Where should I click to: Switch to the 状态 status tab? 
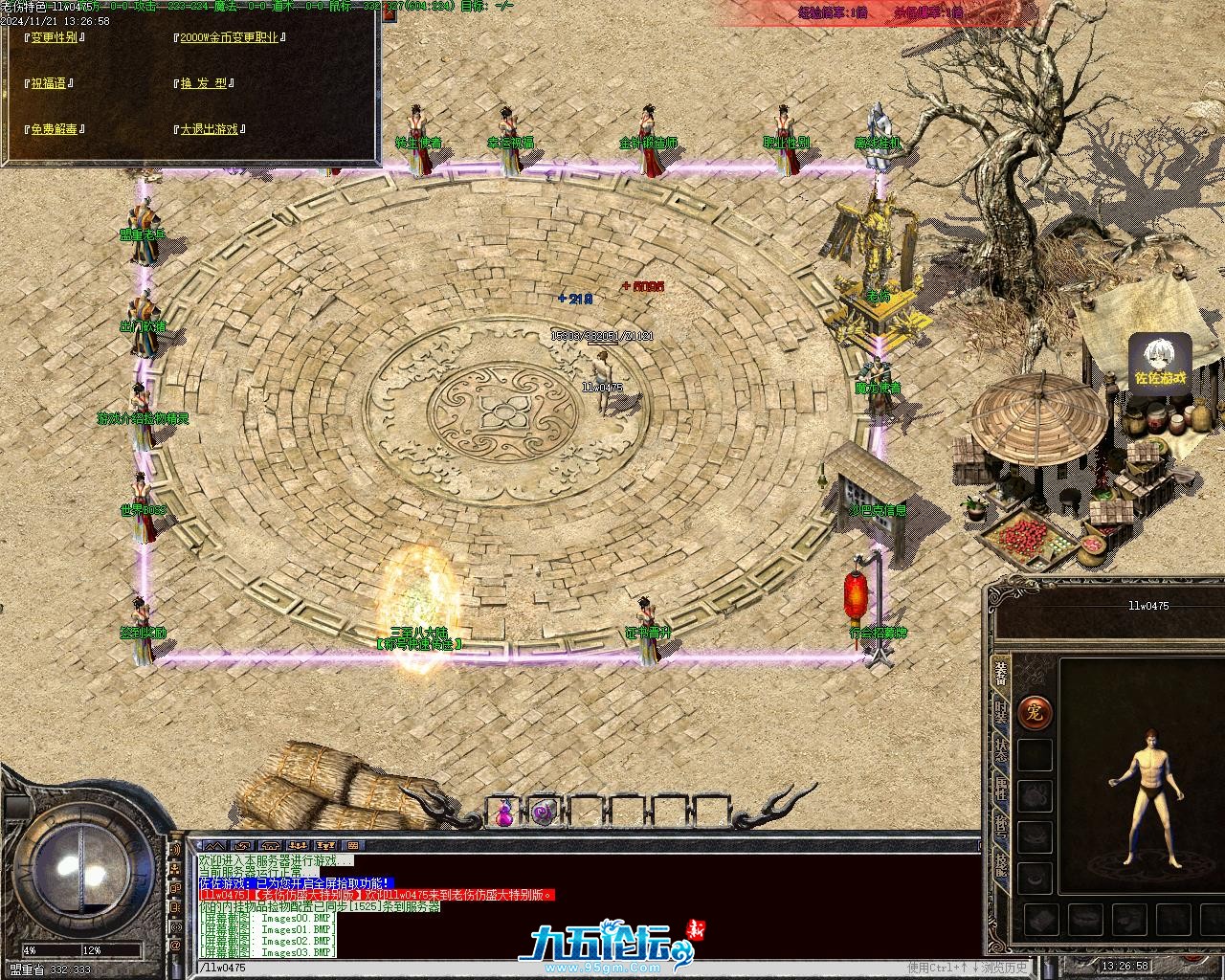pyautogui.click(x=1000, y=748)
